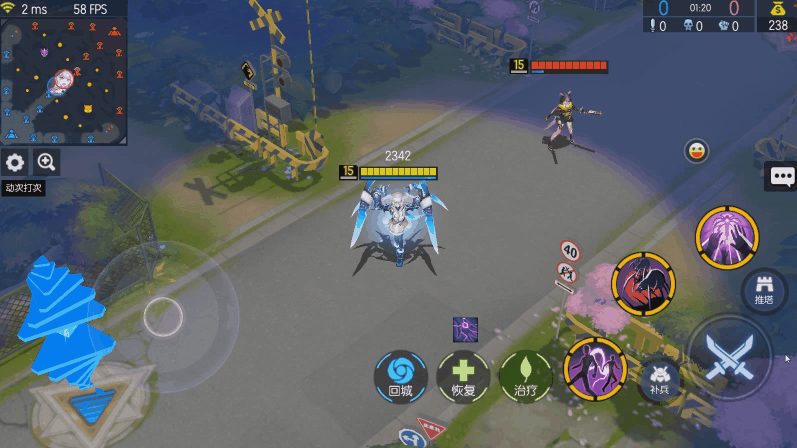Activate the 回城 recall button
Screen dimensions: 797x448
pyautogui.click(x=400, y=375)
